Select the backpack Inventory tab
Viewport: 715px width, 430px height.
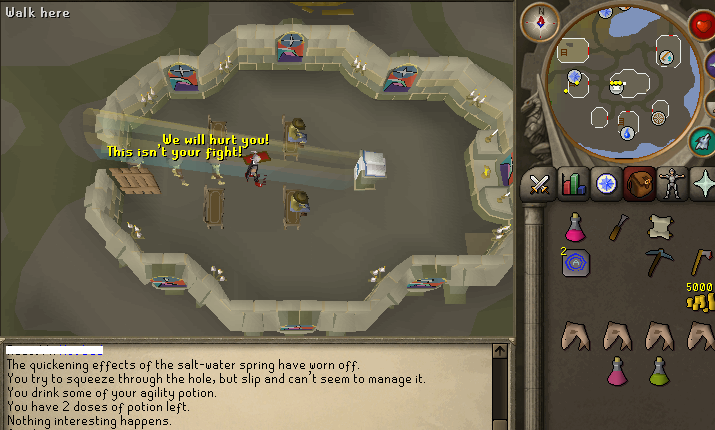(640, 184)
